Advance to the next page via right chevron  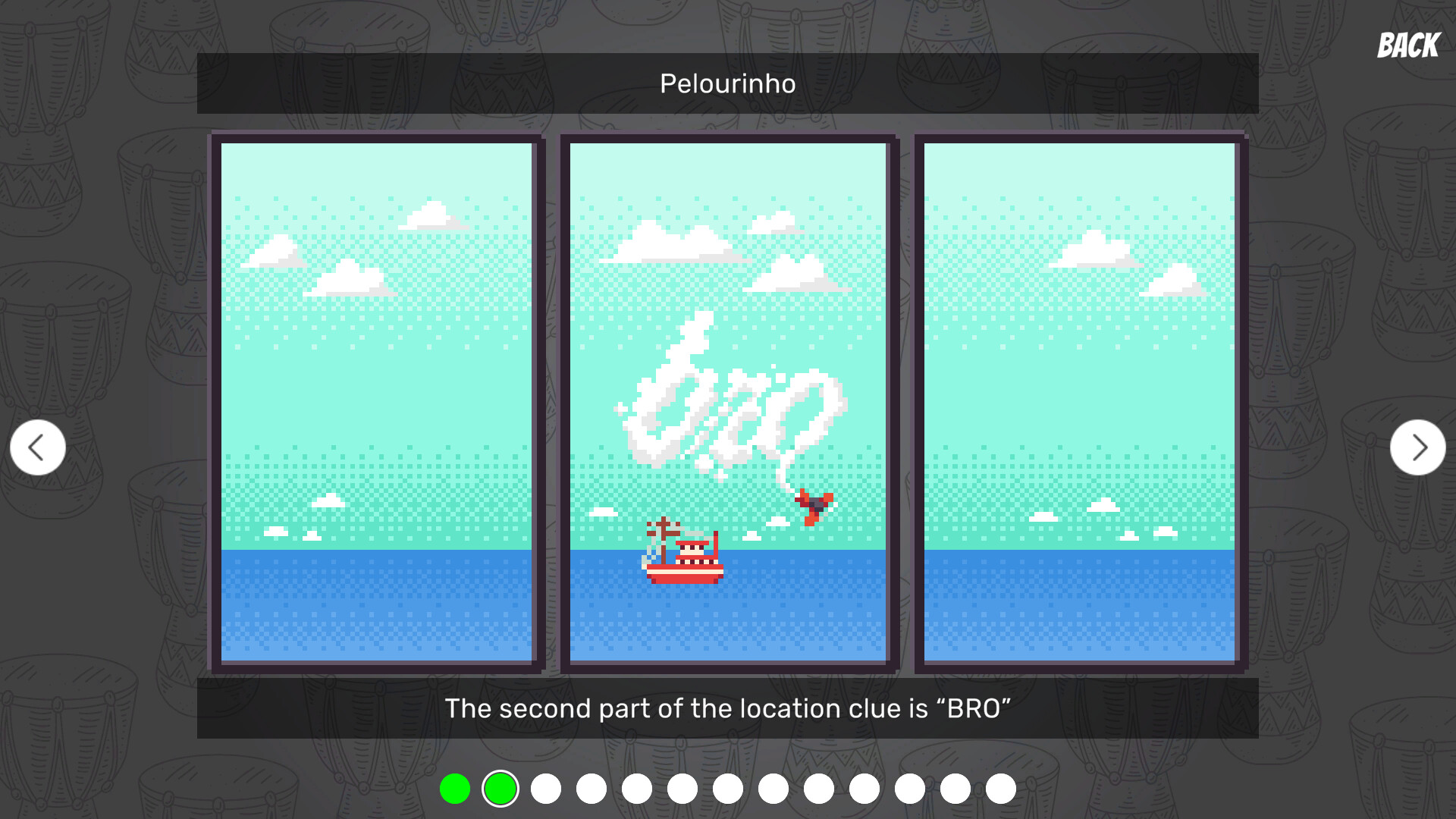click(1419, 447)
